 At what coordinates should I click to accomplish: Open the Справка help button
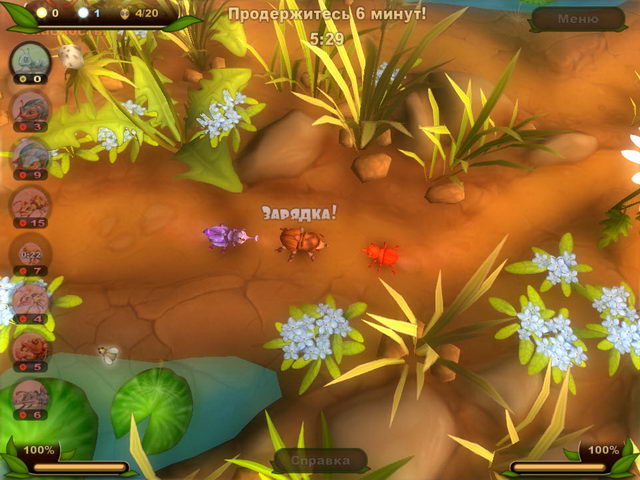coord(321,460)
